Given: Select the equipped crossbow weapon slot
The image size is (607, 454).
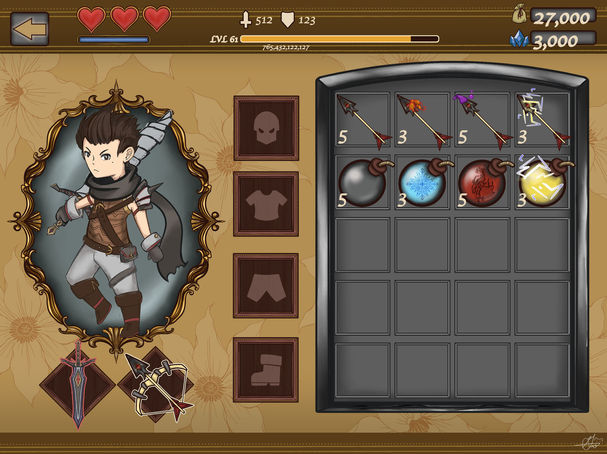Looking at the screenshot, I should (x=159, y=385).
